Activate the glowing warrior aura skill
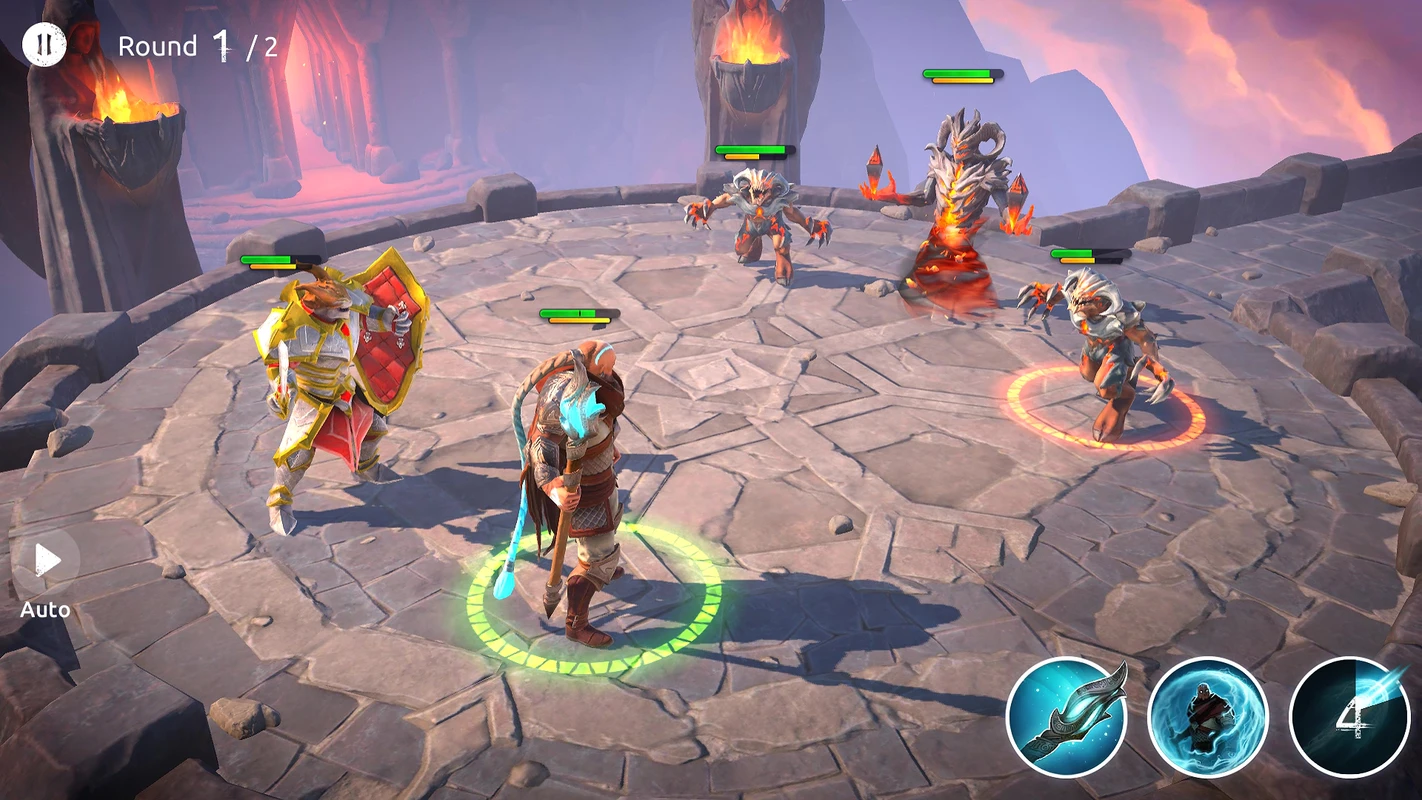The width and height of the screenshot is (1422, 800). [1208, 716]
